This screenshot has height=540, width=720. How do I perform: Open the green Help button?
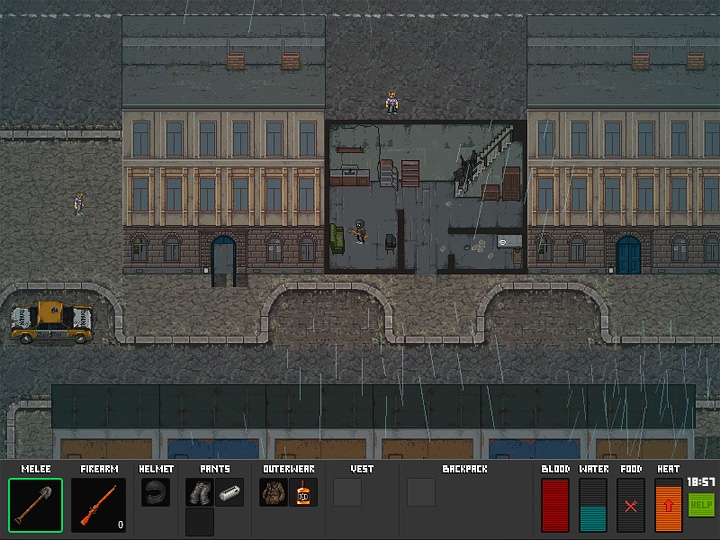(x=700, y=505)
